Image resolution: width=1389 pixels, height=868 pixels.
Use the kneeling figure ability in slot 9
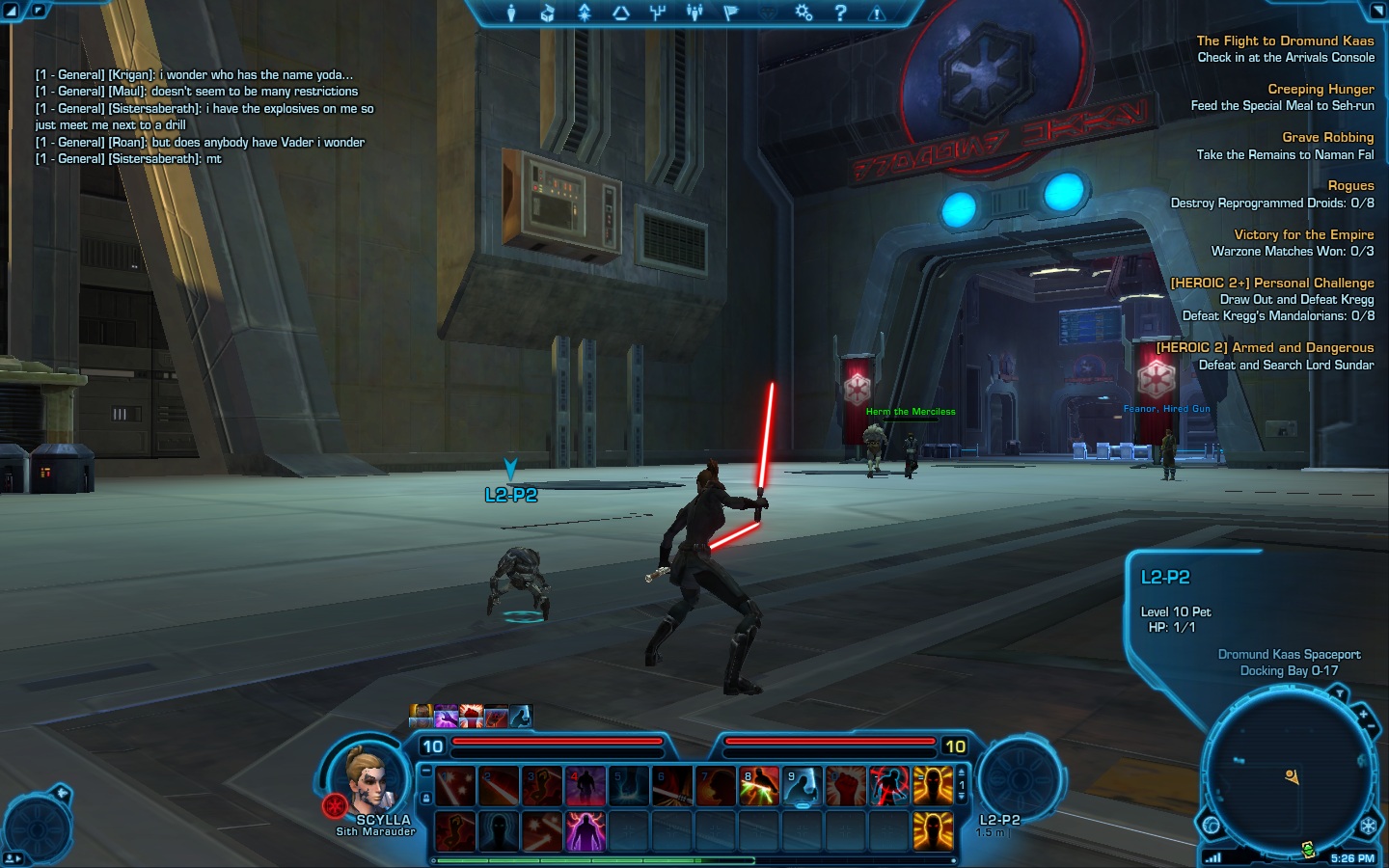pos(802,786)
